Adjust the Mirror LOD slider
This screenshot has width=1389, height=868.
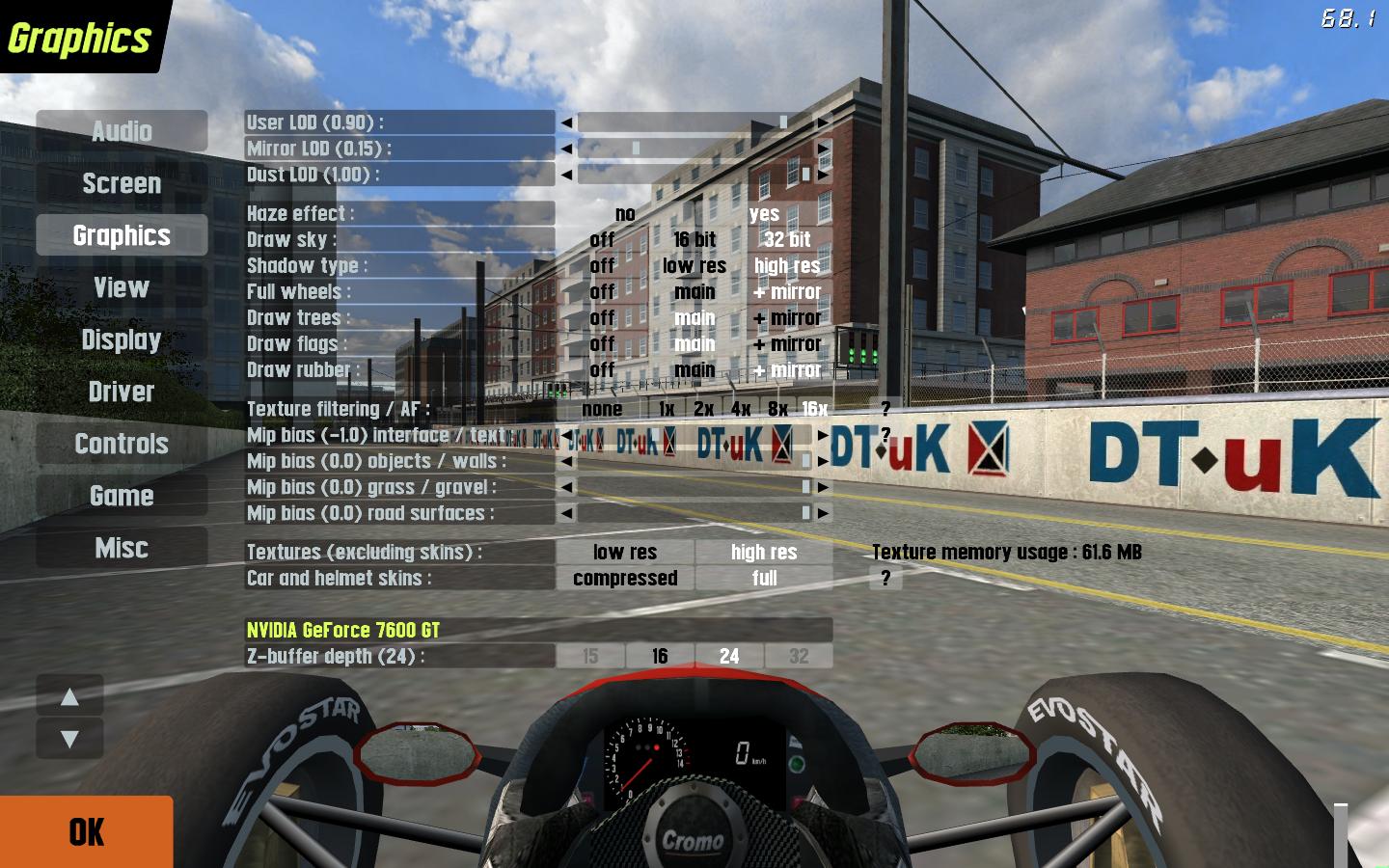pos(636,149)
